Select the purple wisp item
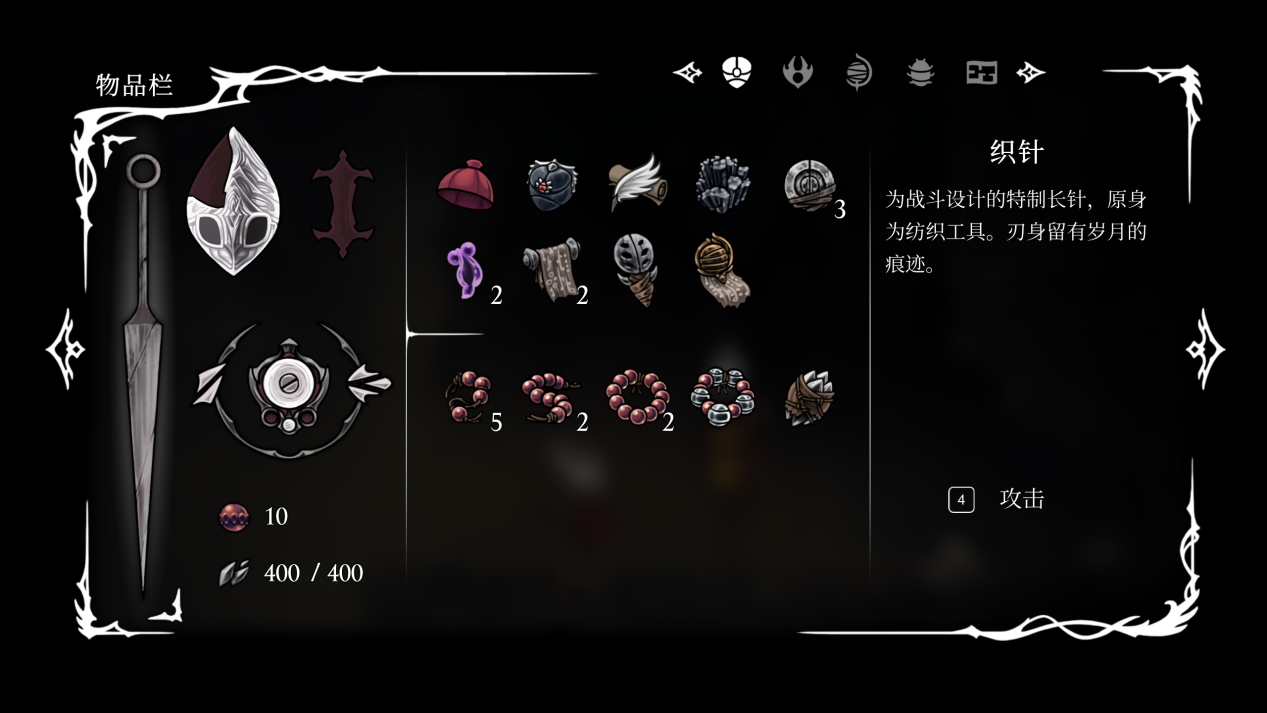The height and width of the screenshot is (713, 1267). click(465, 270)
